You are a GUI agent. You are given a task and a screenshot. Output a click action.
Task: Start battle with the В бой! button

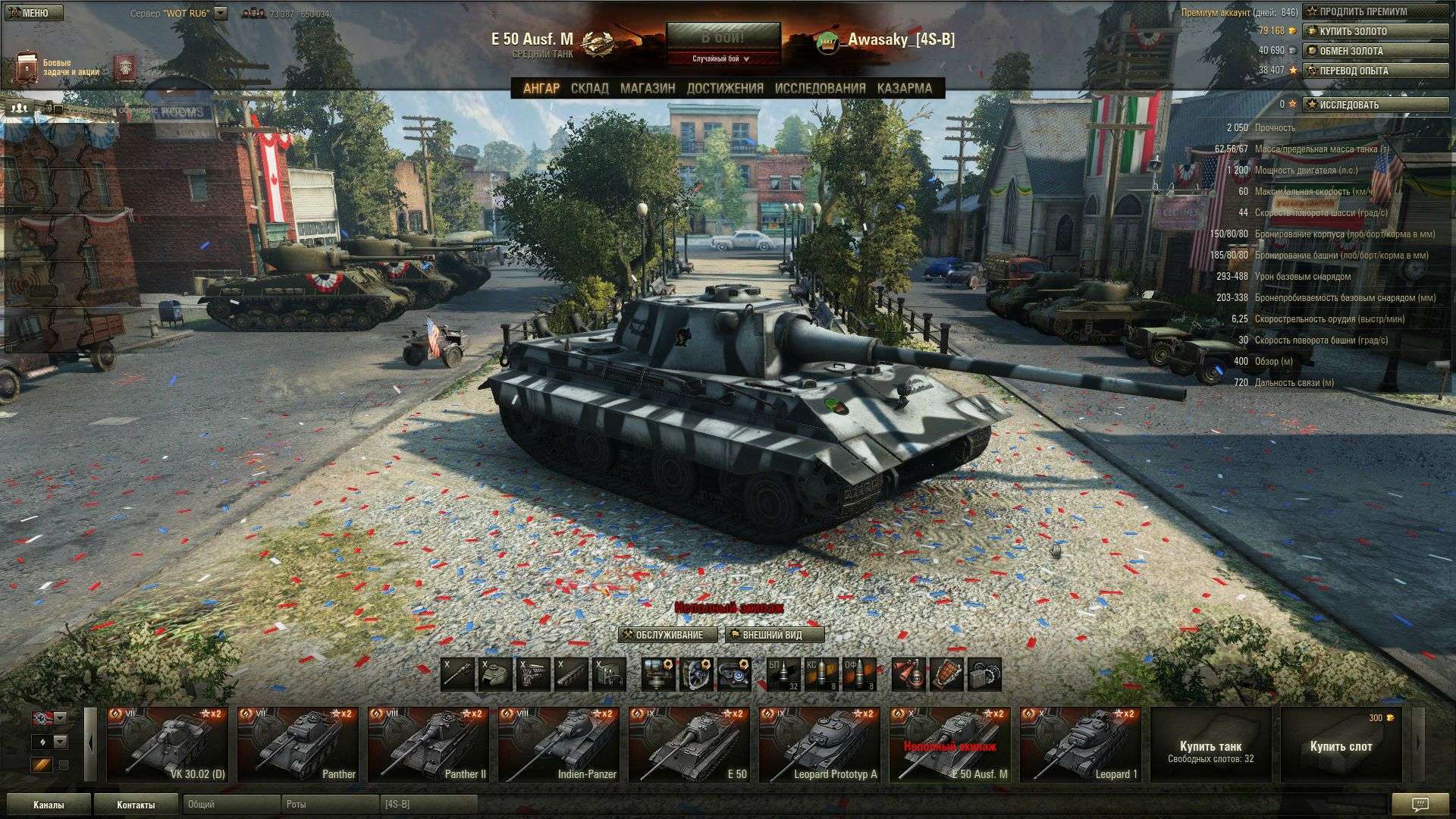point(723,37)
